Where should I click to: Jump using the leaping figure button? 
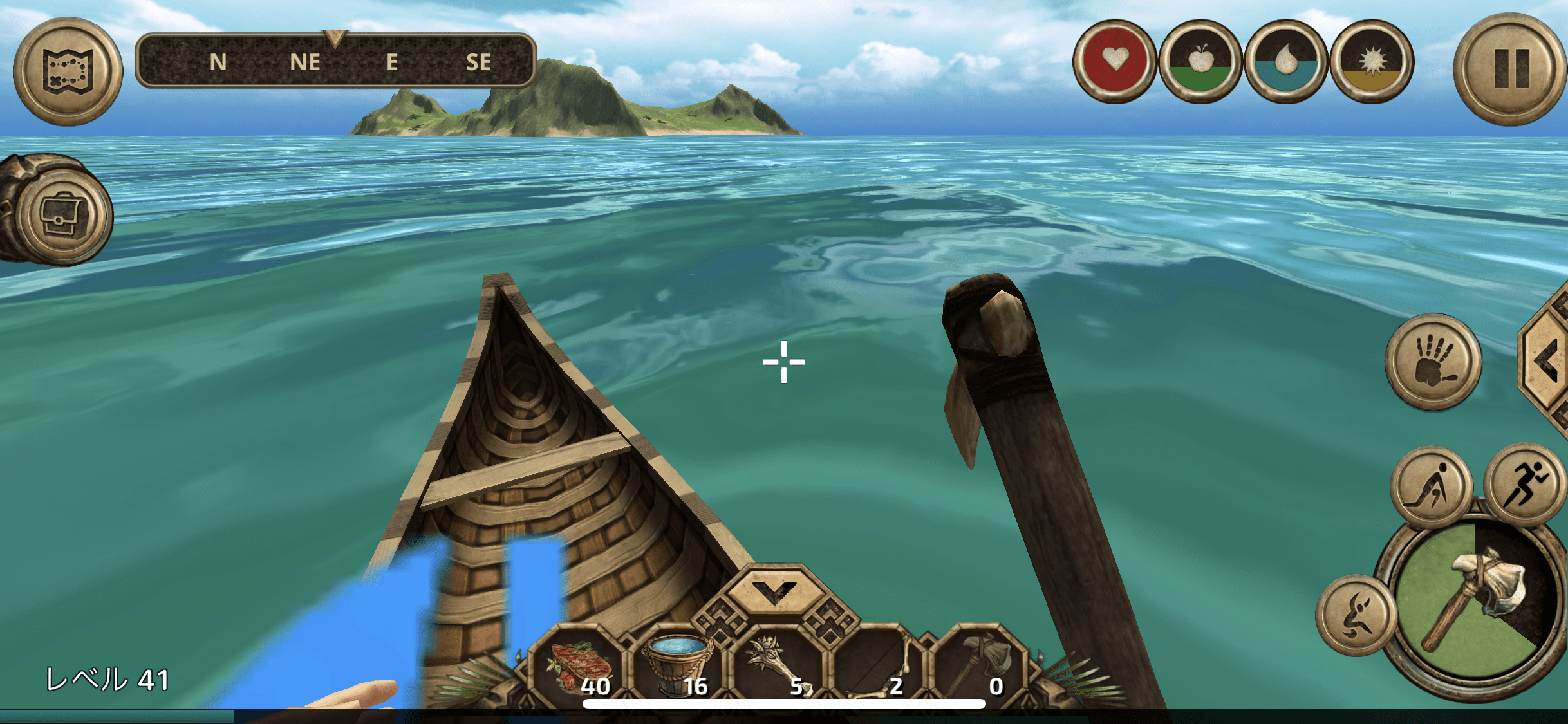[x=1355, y=616]
